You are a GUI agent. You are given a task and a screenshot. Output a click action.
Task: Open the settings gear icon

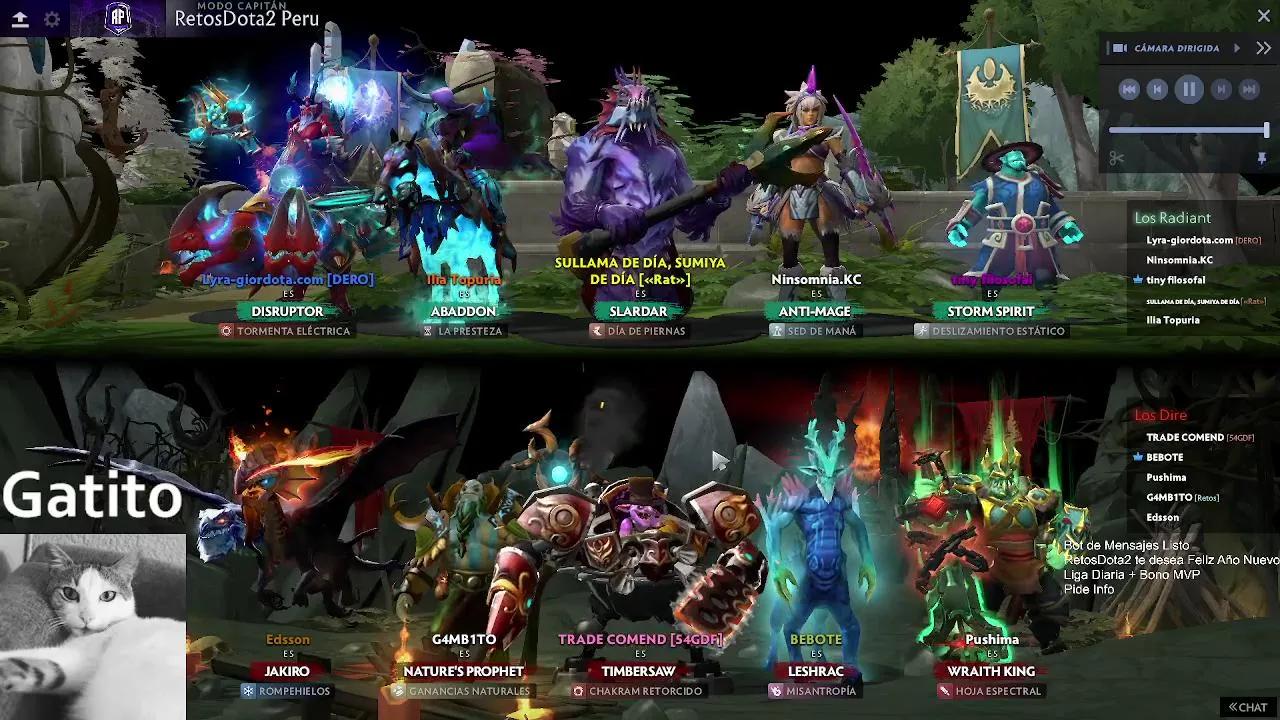coord(52,19)
